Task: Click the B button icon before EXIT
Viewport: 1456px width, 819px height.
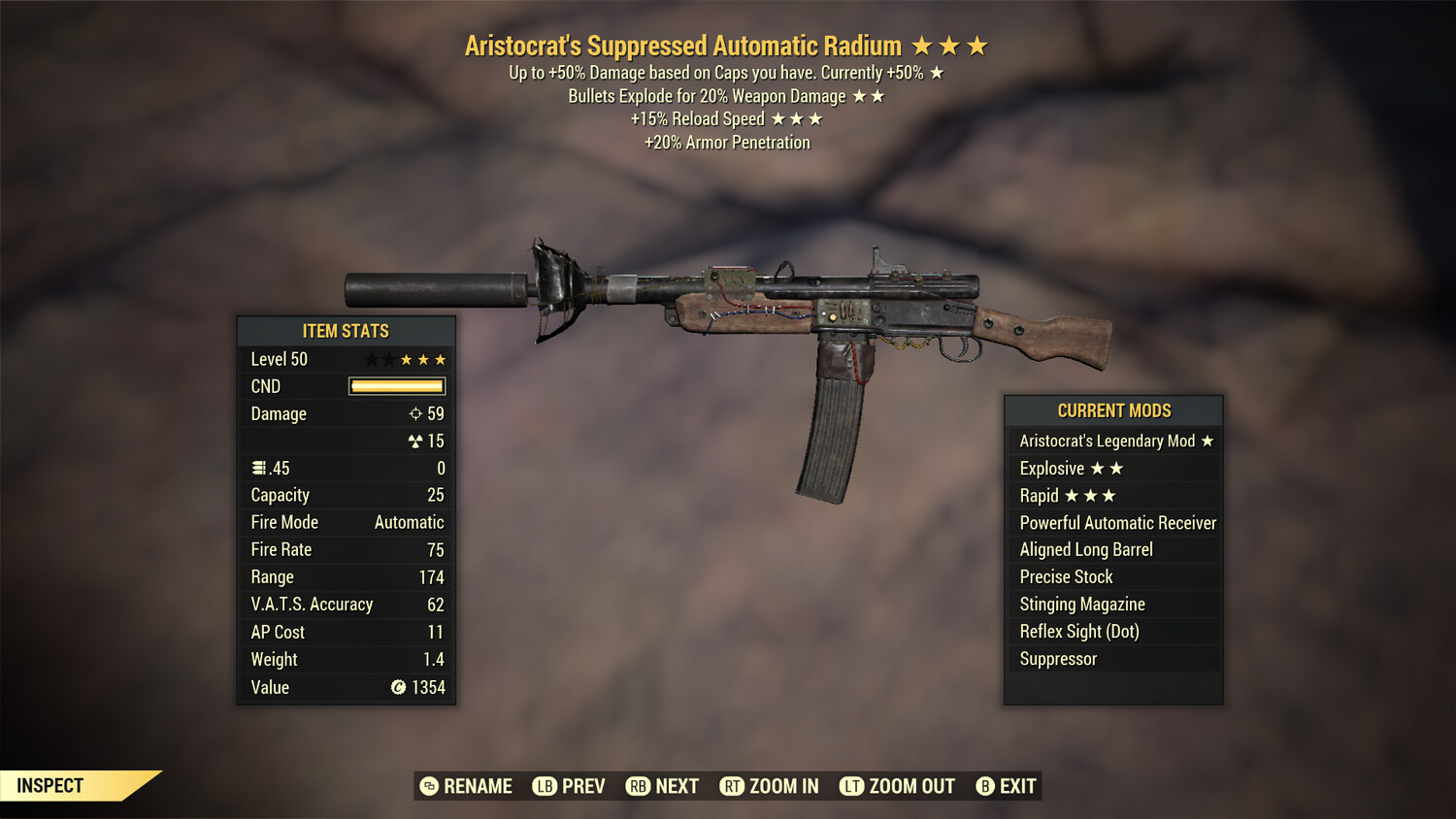Action: point(986,786)
